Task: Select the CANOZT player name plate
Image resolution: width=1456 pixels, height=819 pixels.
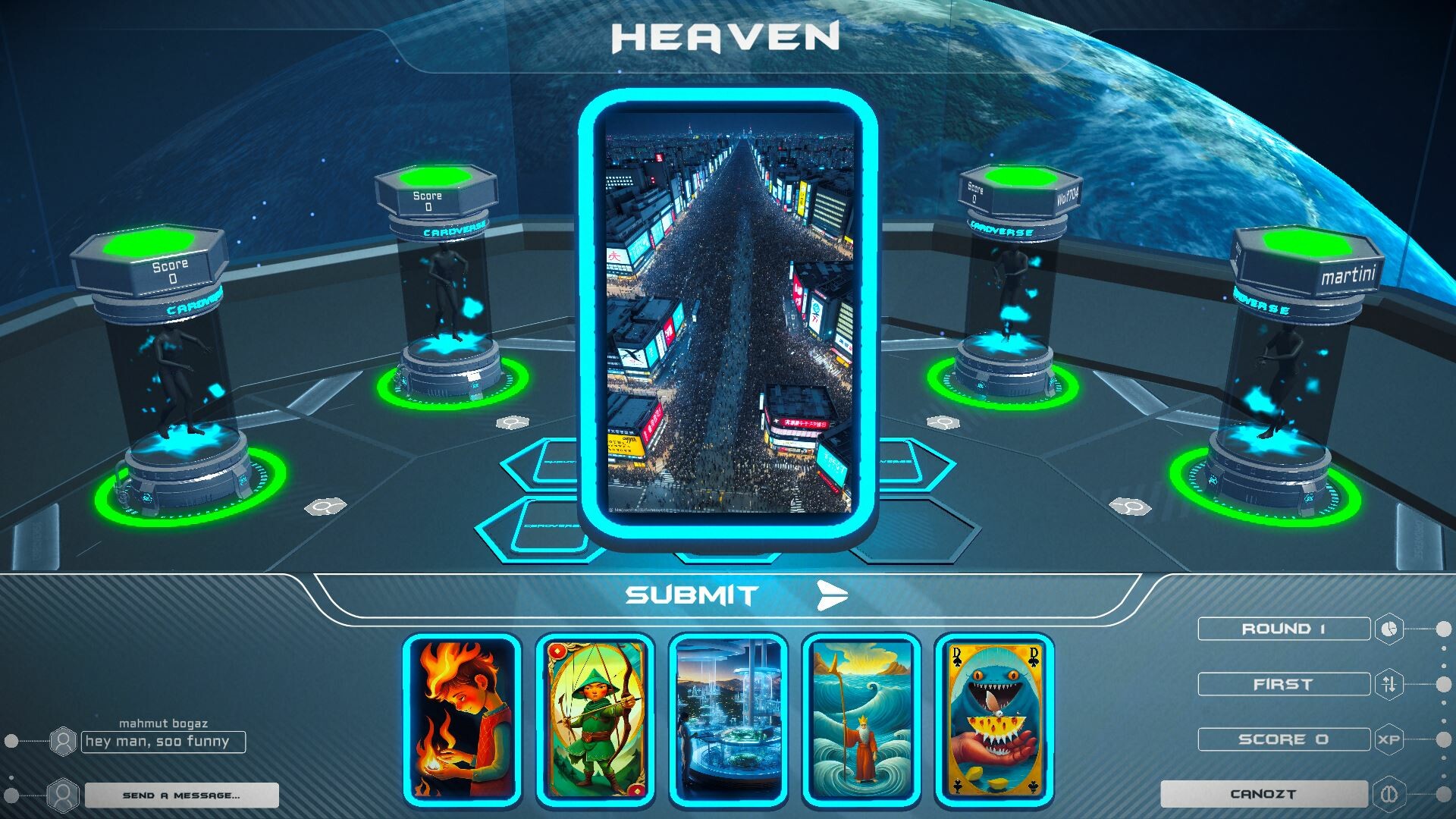Action: [x=1265, y=794]
